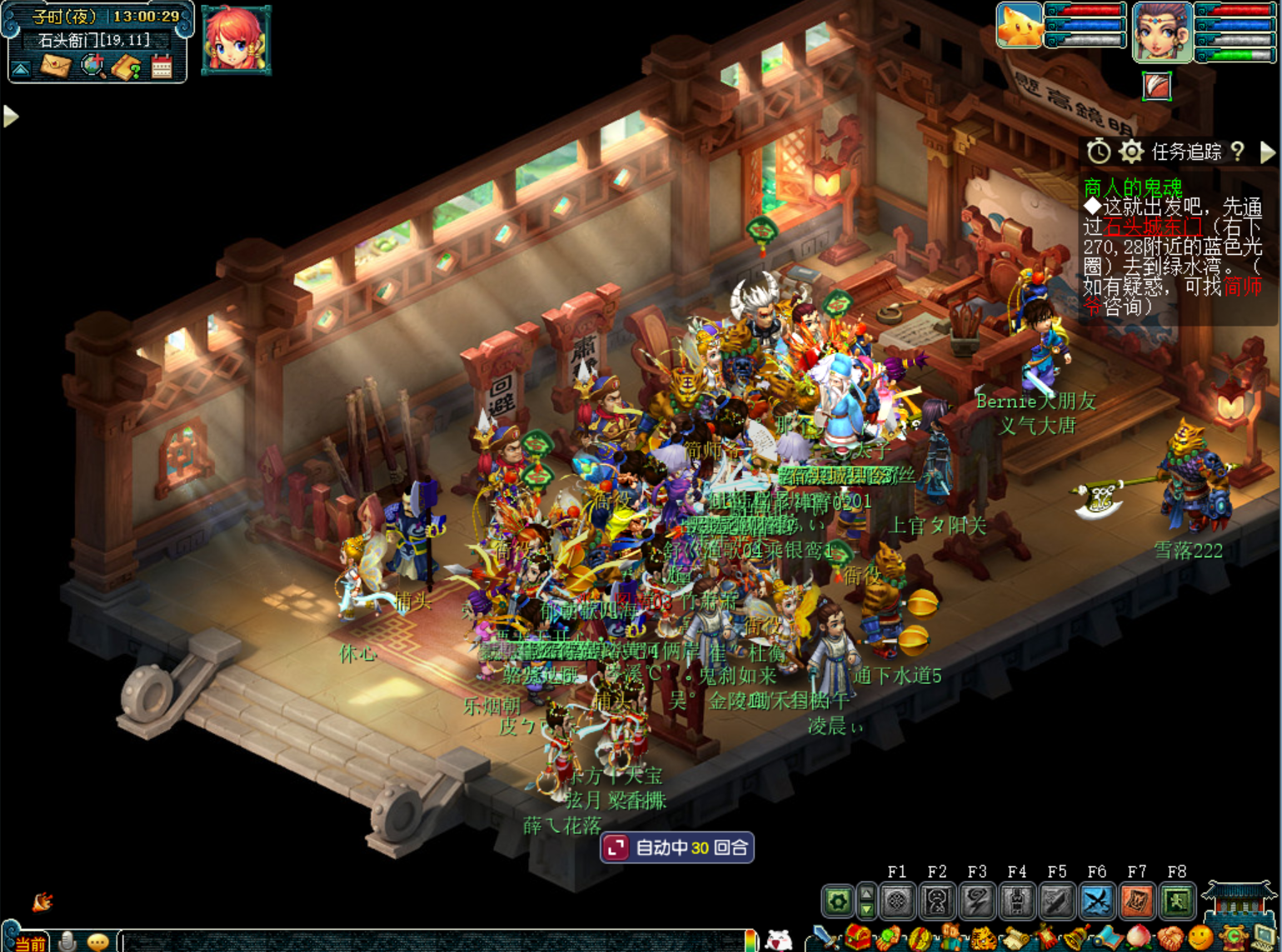
Task: Collapse the top-left info panel arrow
Action: pos(21,68)
